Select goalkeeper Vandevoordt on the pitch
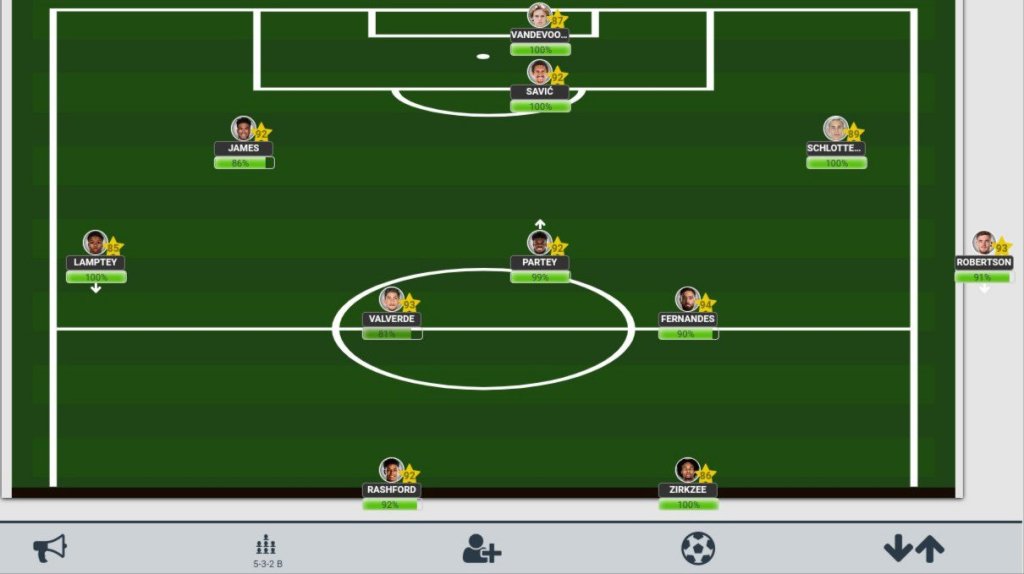1024x574 pixels. (540, 17)
